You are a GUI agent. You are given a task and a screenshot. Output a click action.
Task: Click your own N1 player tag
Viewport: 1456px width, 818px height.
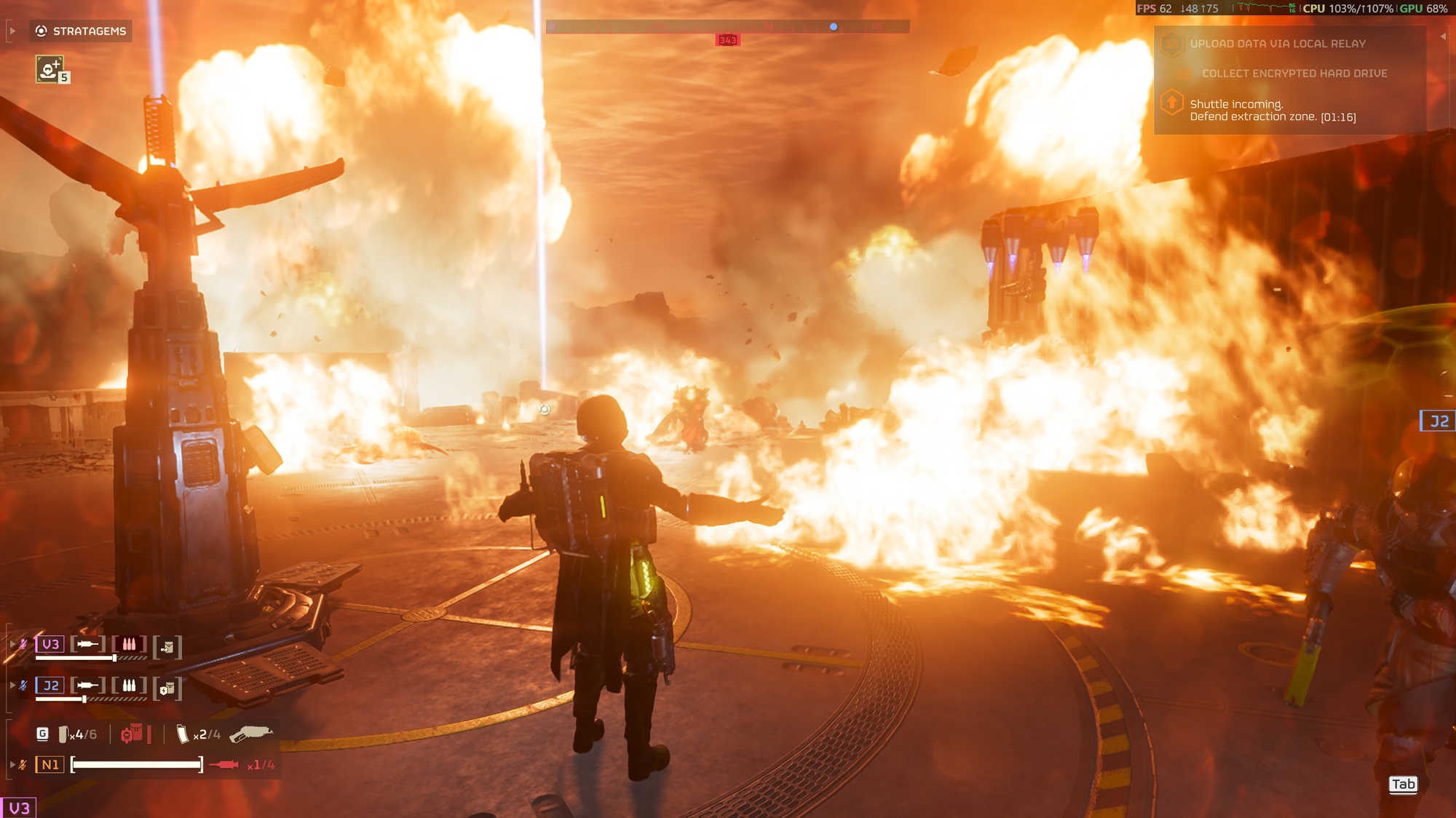(50, 765)
